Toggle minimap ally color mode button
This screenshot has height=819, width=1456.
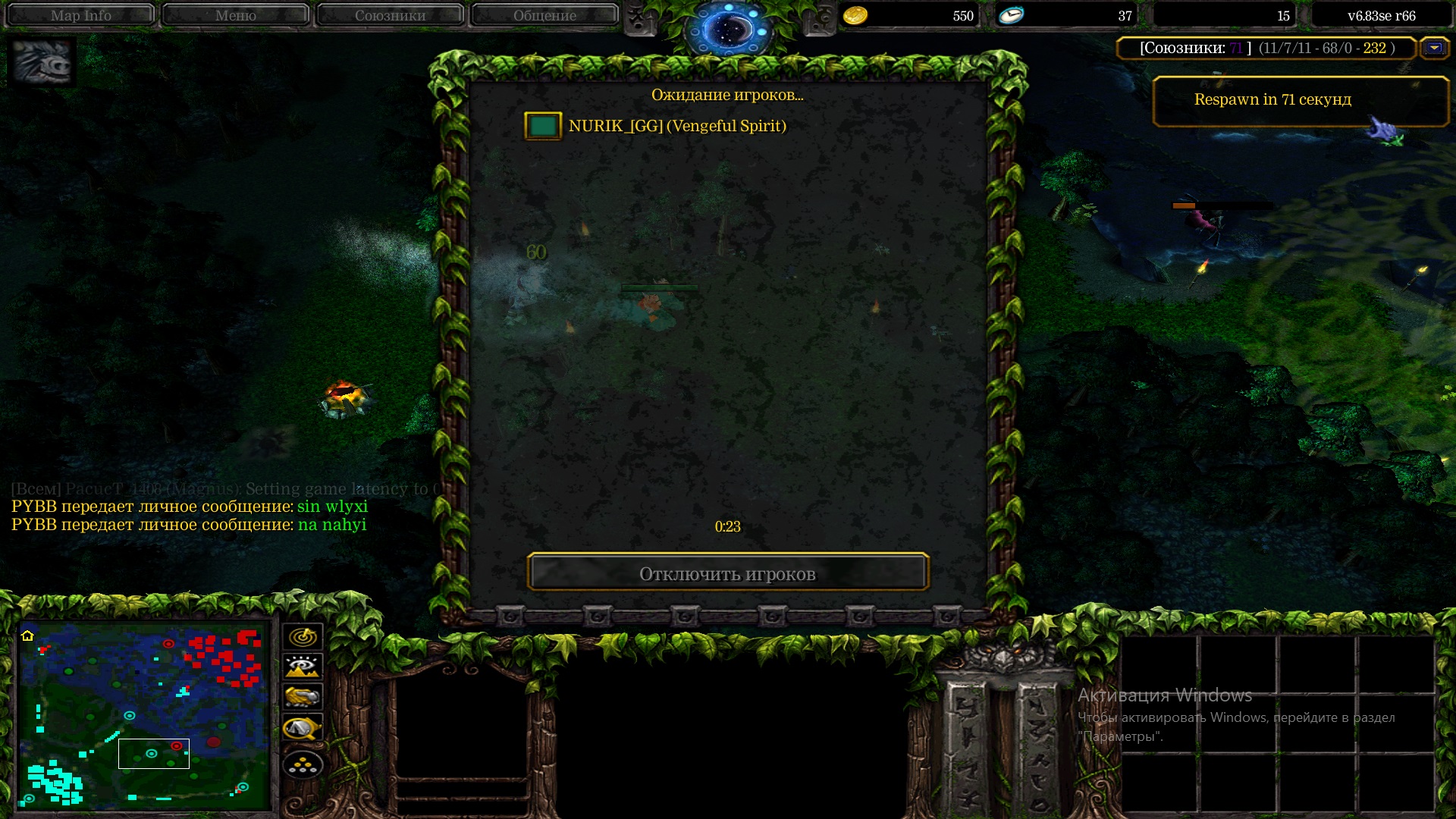[303, 697]
